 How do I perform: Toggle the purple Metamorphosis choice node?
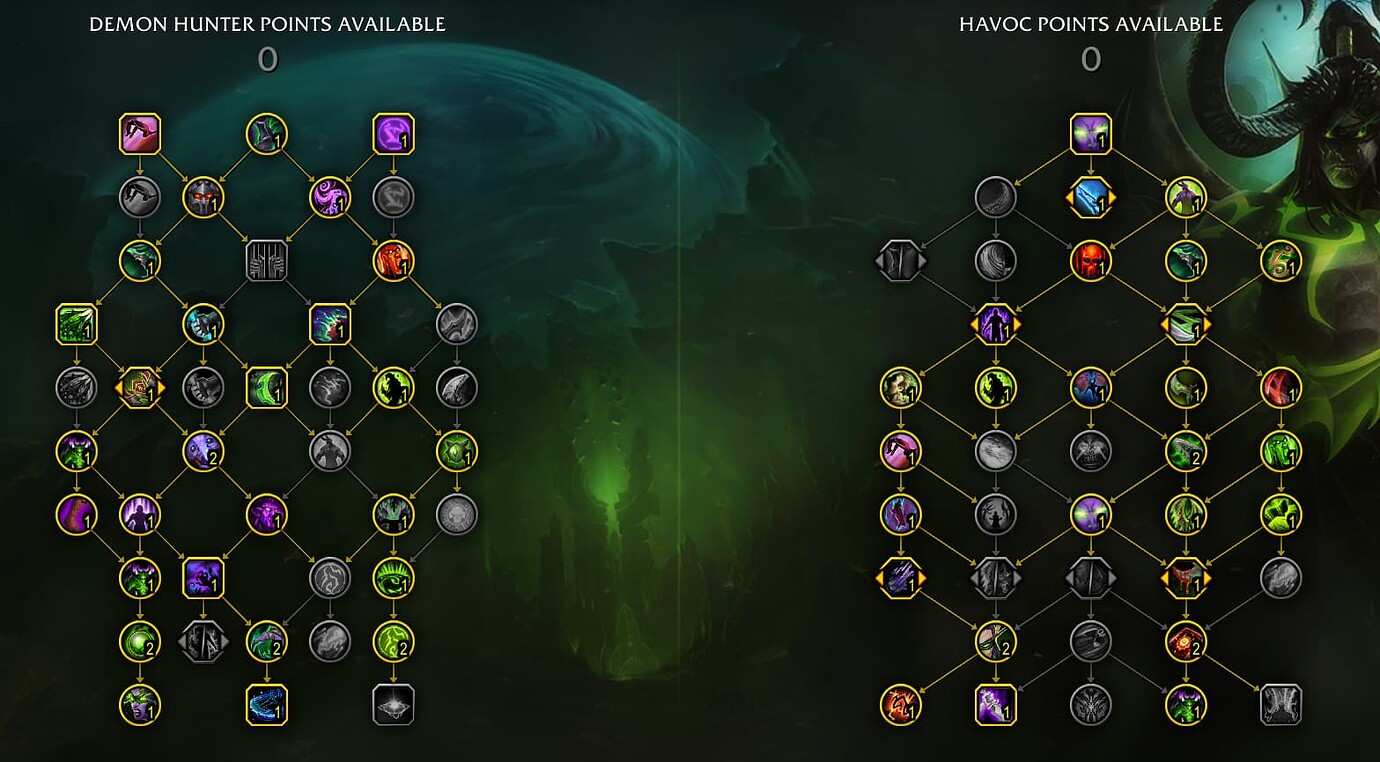996,325
